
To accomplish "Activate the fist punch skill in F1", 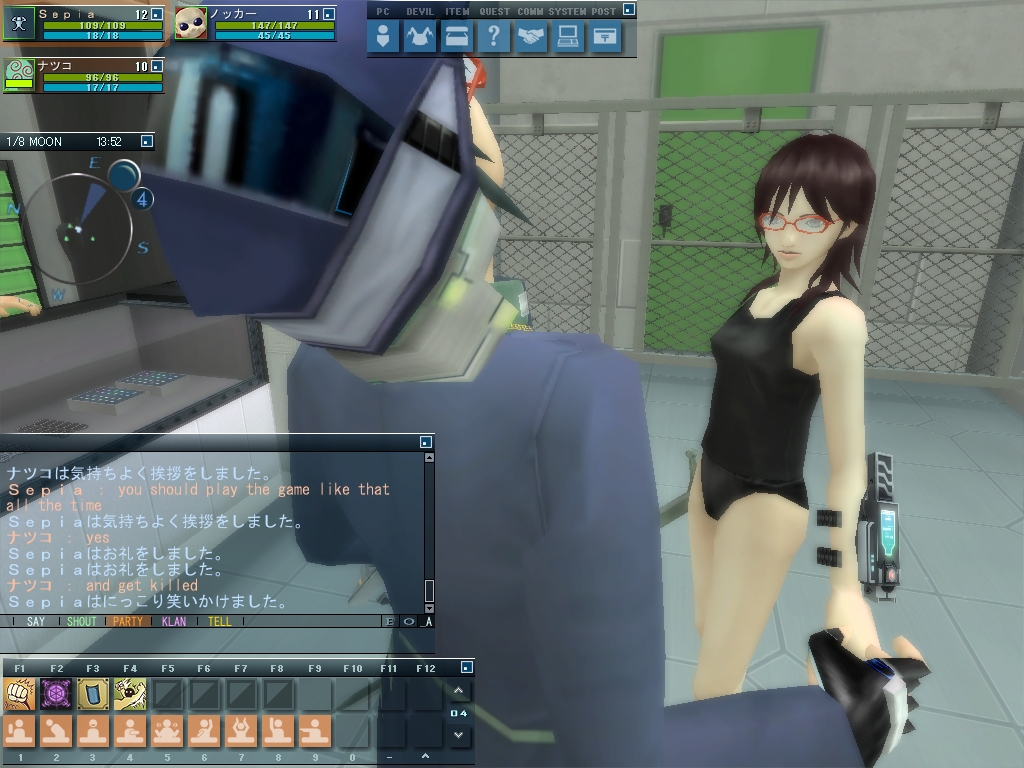I will click(x=19, y=693).
